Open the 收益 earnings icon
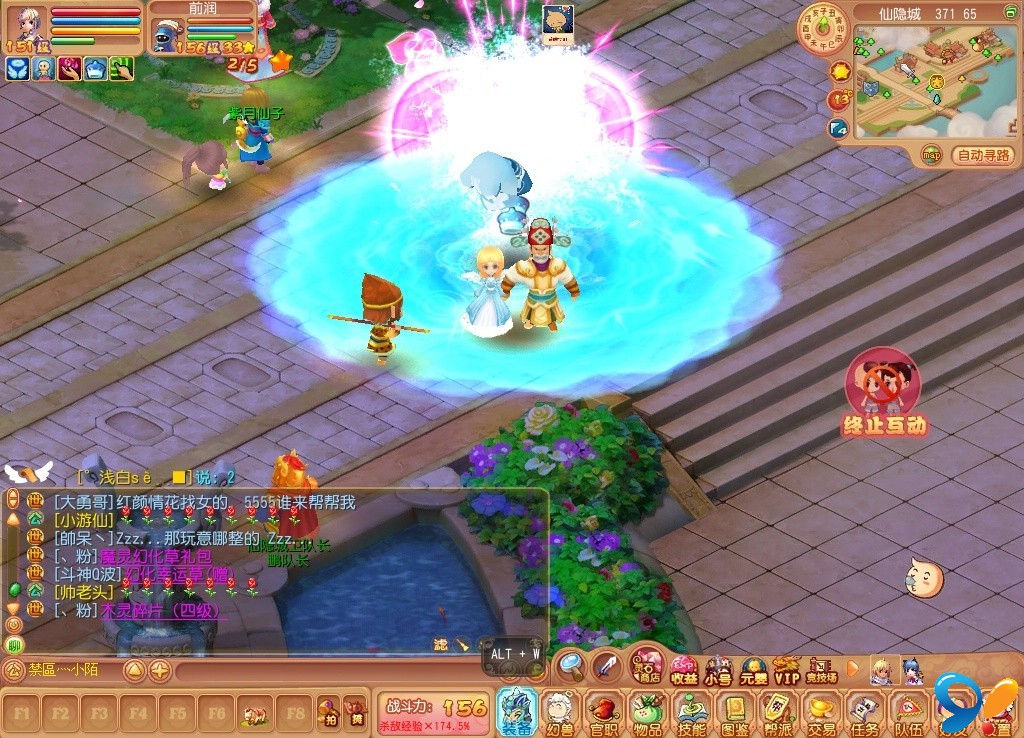1024x738 pixels. [x=685, y=670]
